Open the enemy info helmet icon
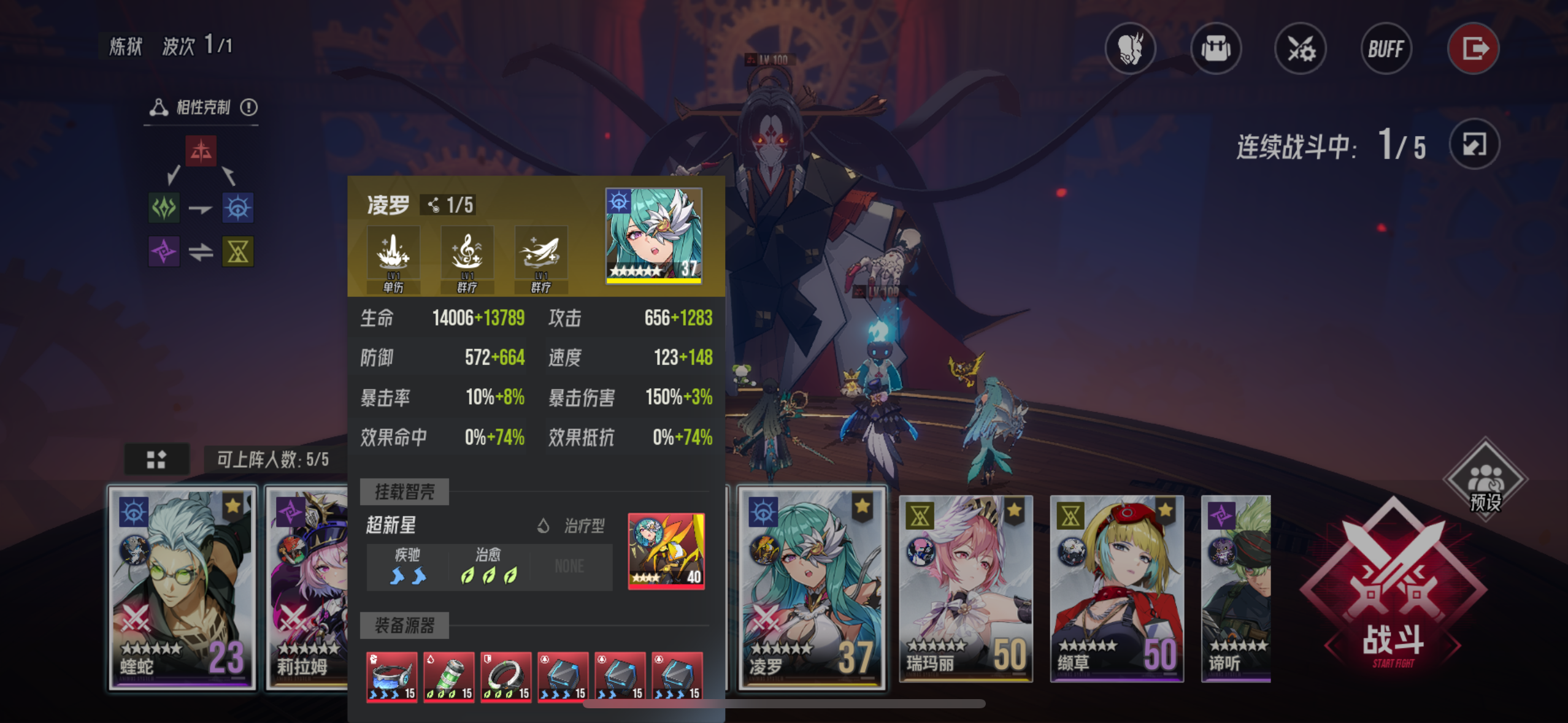 [x=1131, y=49]
